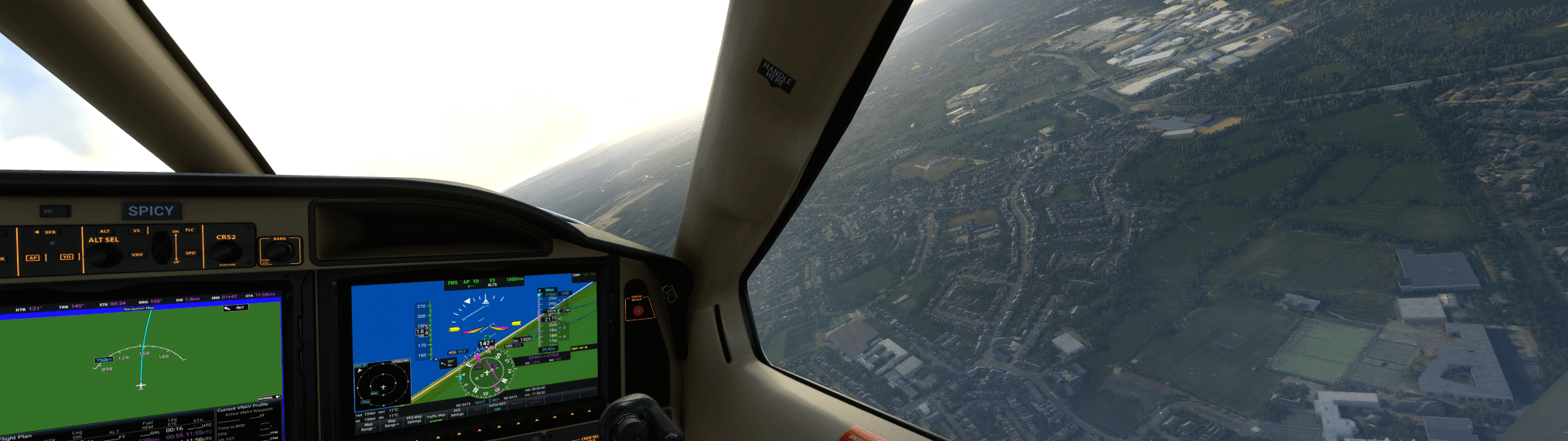Enable VNV vertical navigation mode
1568x441 pixels.
pos(137,255)
